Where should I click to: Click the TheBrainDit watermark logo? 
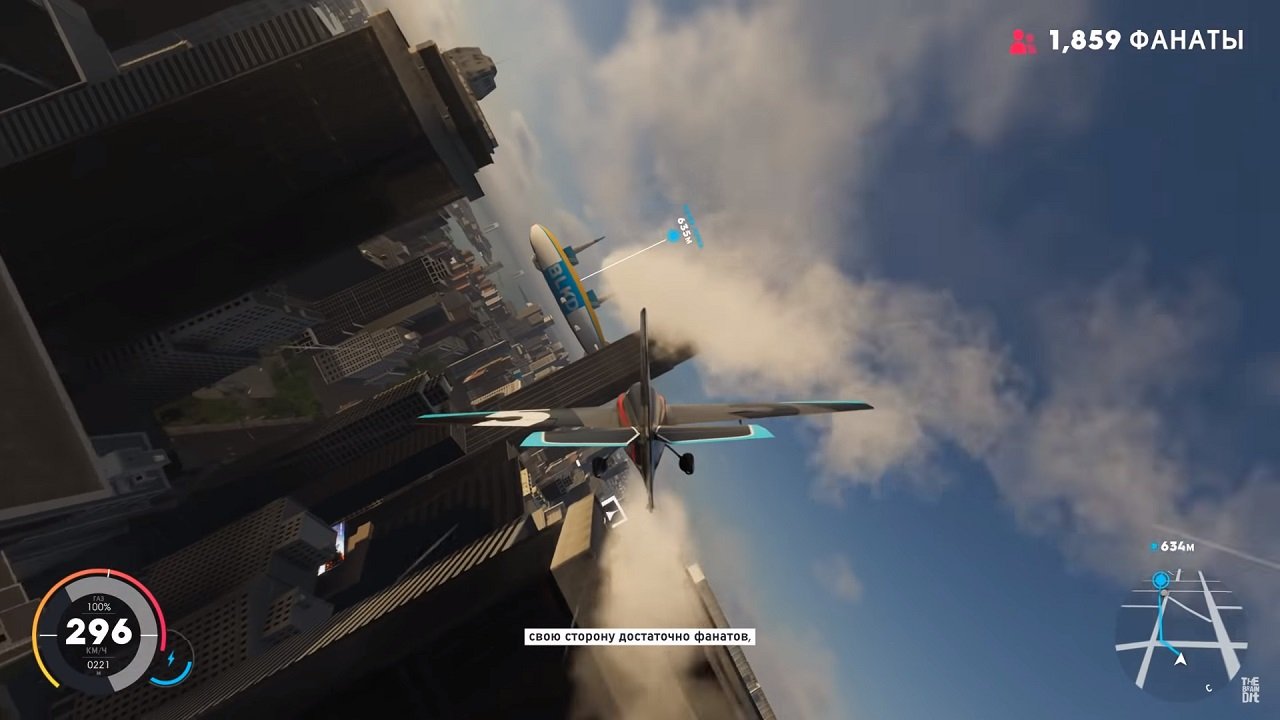(x=1250, y=689)
